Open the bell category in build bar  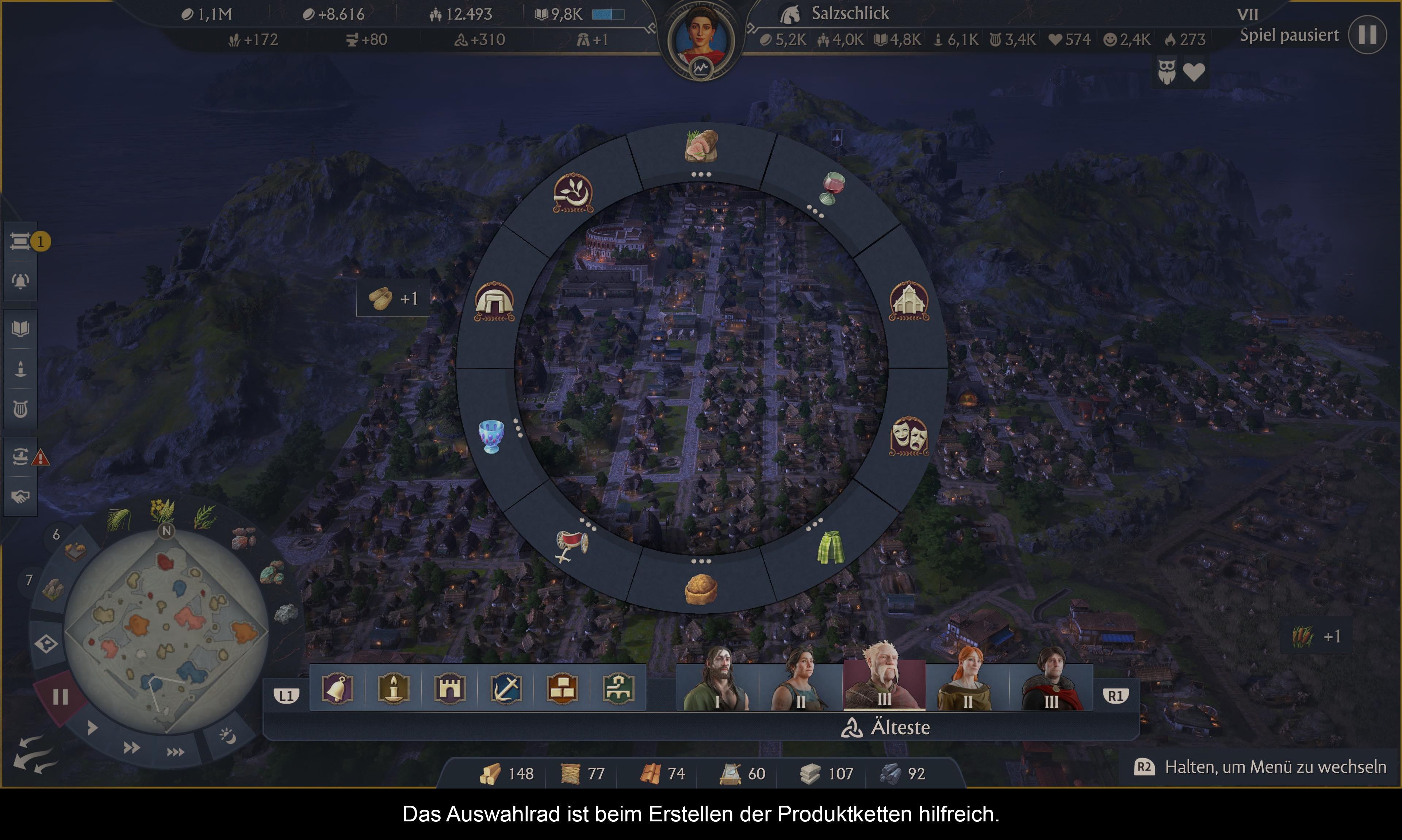pos(337,688)
